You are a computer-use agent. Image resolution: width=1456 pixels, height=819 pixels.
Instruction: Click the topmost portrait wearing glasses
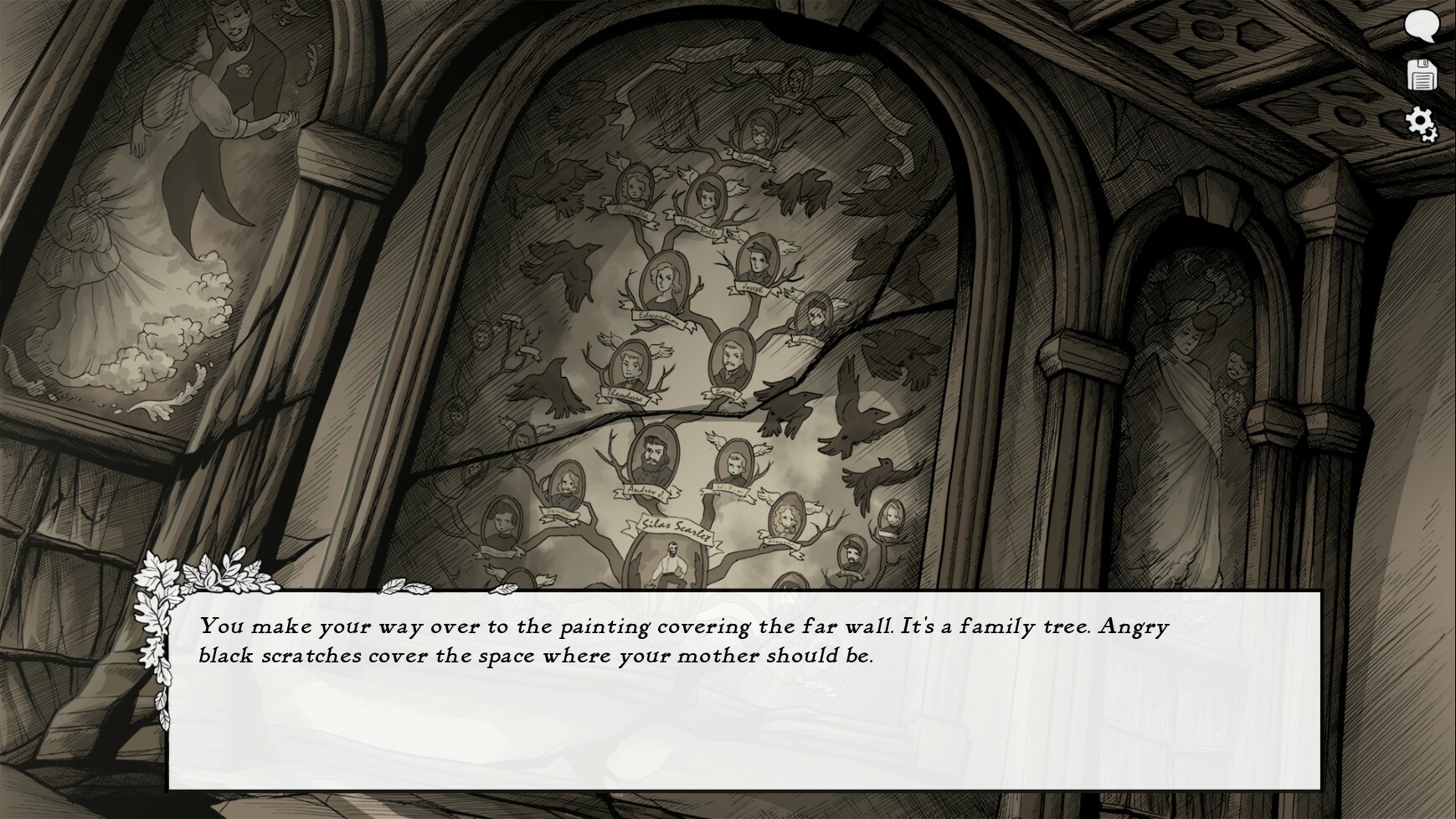click(x=758, y=129)
